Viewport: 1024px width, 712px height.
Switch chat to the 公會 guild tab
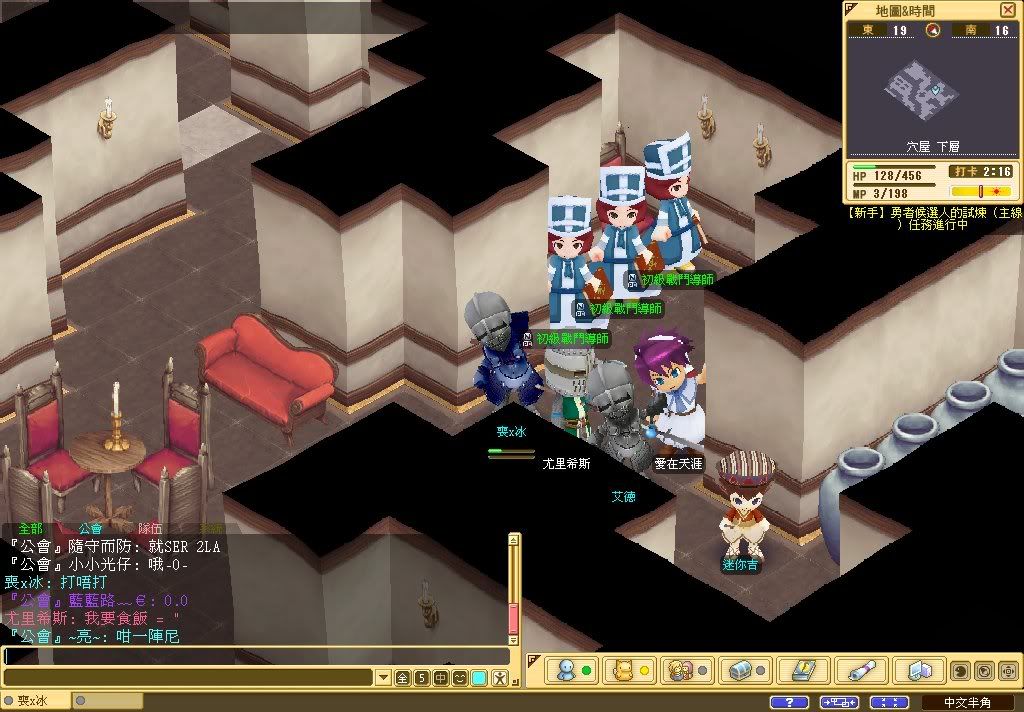click(x=90, y=528)
